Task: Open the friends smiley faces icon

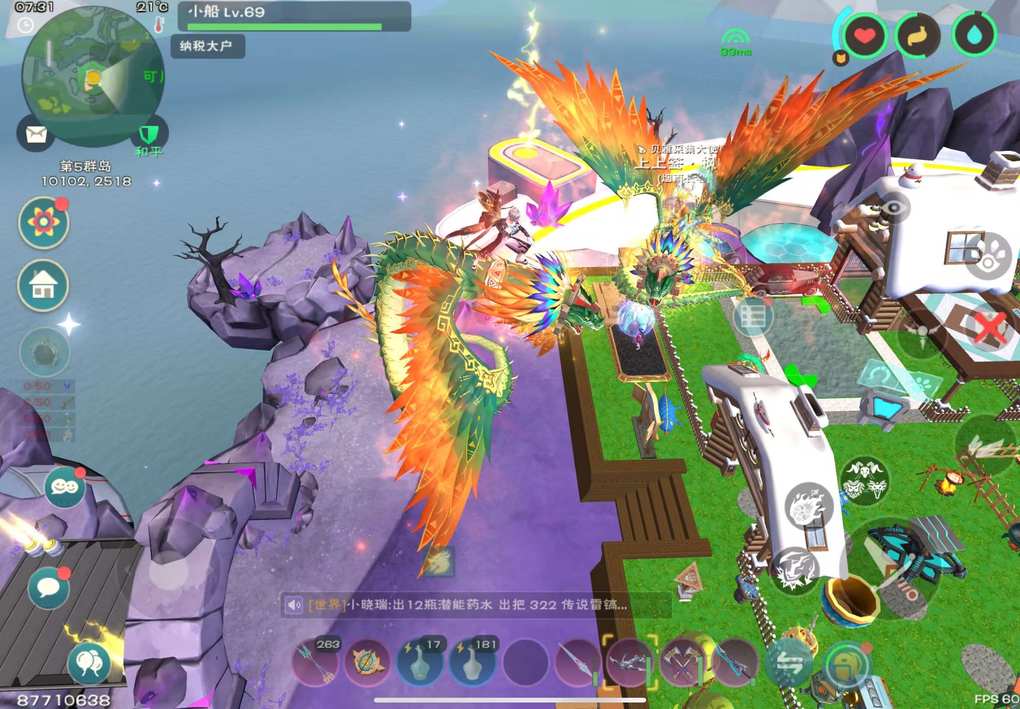Action: (64, 487)
